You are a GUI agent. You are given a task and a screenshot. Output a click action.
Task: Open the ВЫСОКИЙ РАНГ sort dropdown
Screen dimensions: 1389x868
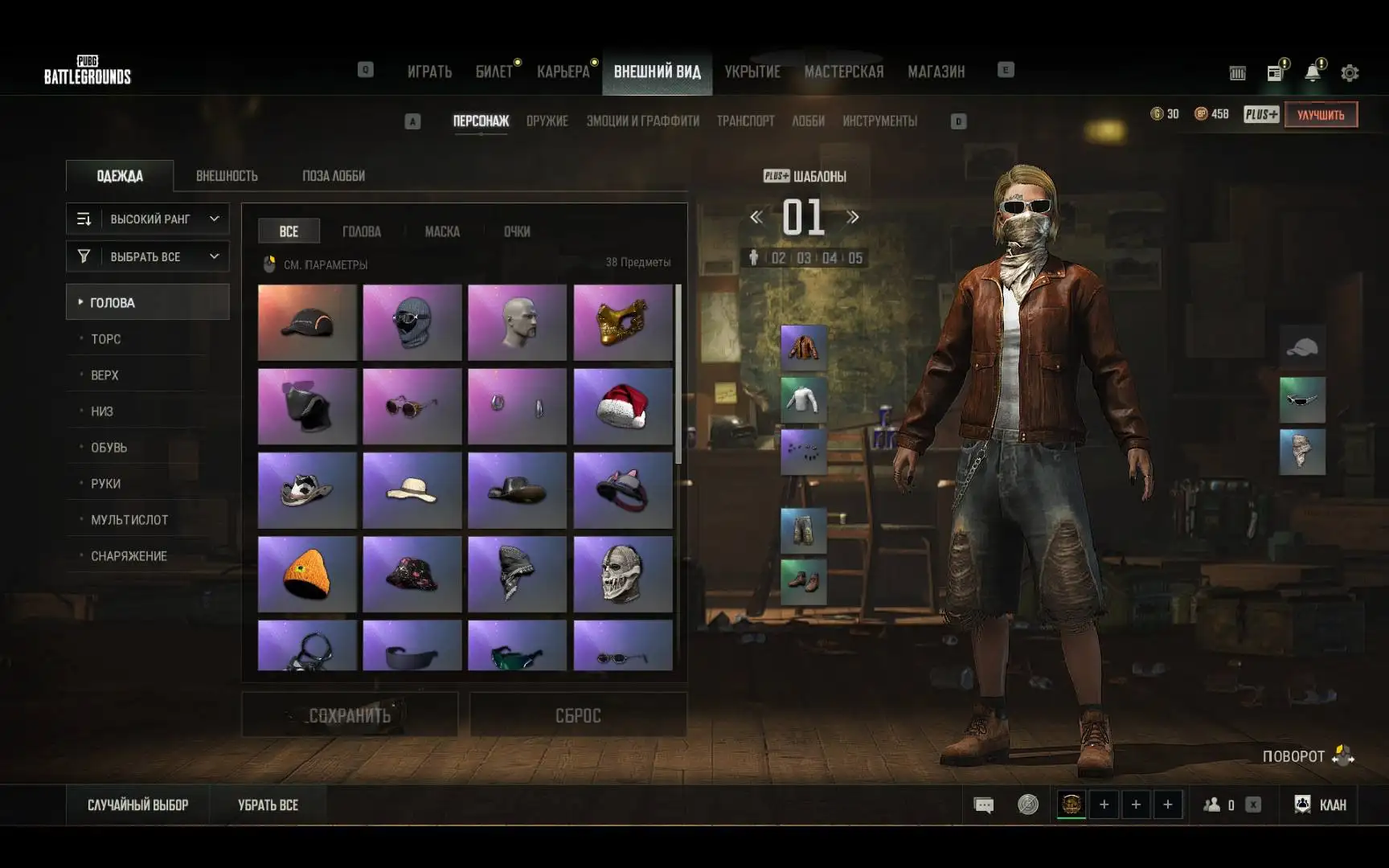[148, 219]
